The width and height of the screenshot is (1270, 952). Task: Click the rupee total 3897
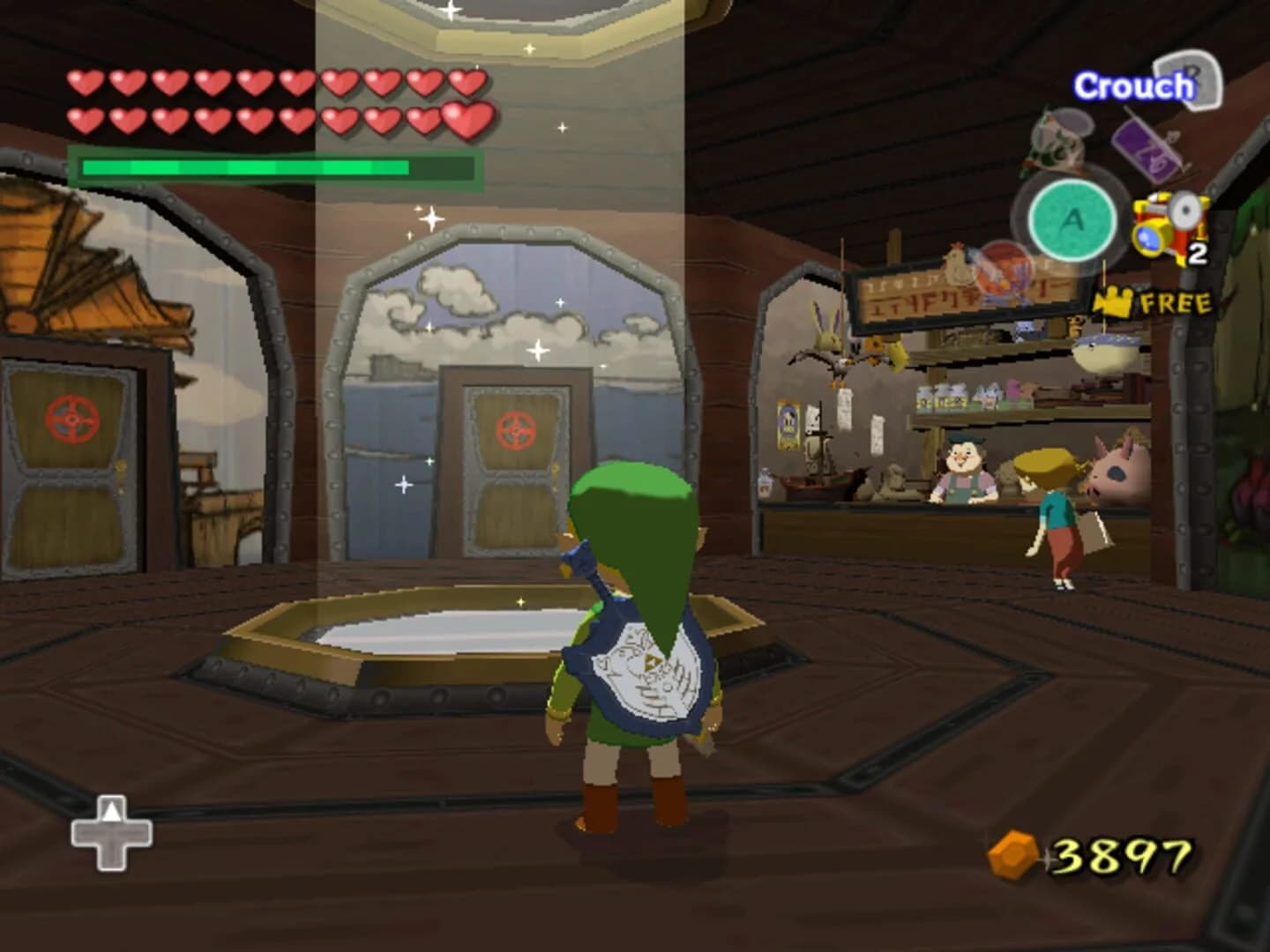tap(1120, 853)
